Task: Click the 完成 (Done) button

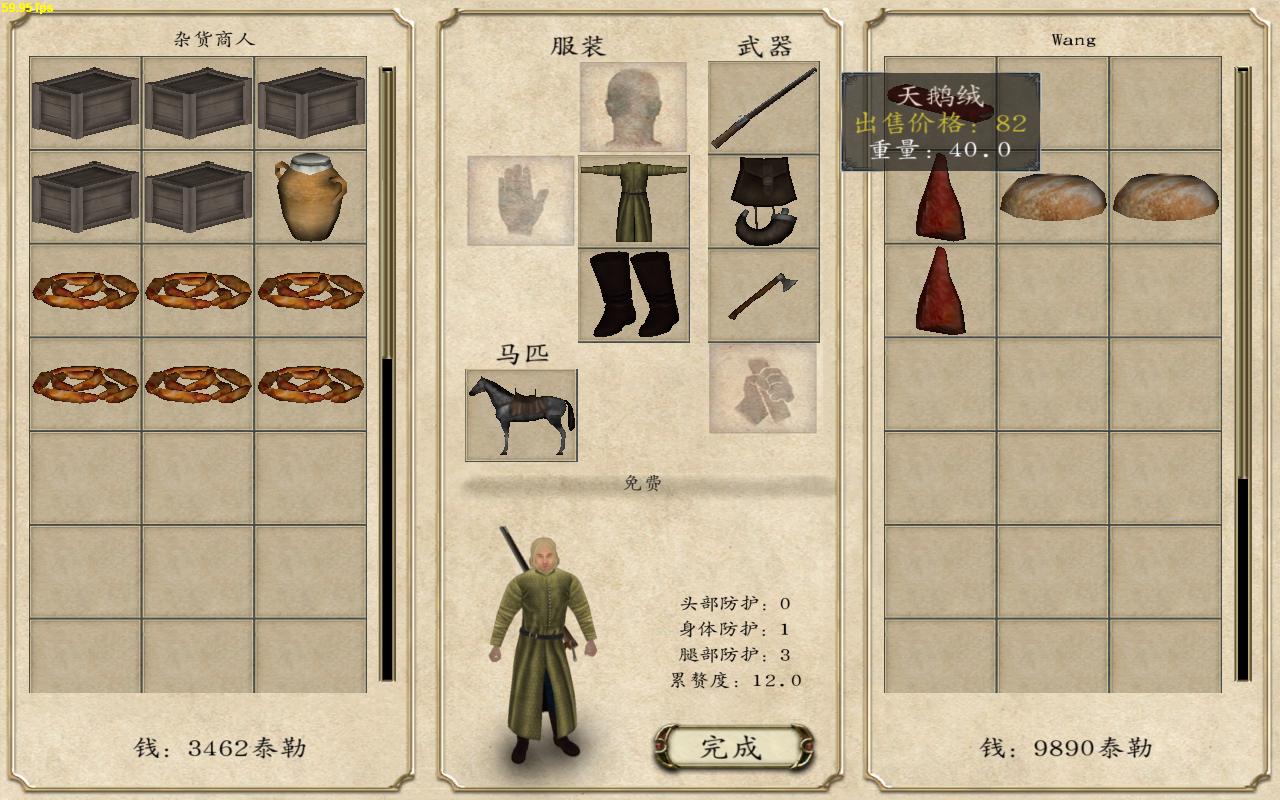Action: pyautogui.click(x=732, y=747)
